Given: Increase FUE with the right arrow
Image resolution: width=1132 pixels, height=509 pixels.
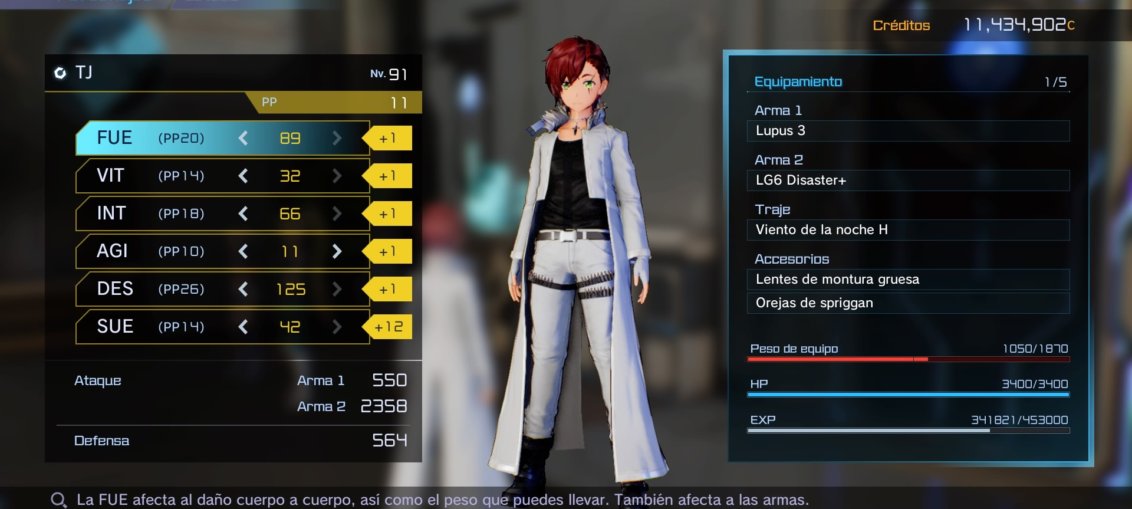Looking at the screenshot, I should (x=337, y=138).
